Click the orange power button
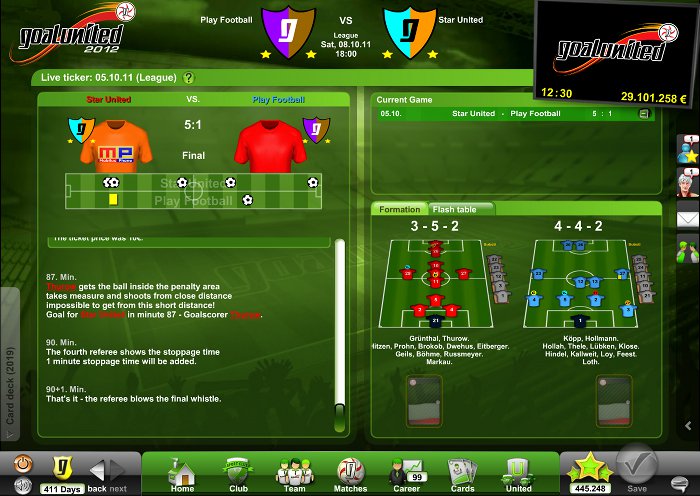 (24, 465)
